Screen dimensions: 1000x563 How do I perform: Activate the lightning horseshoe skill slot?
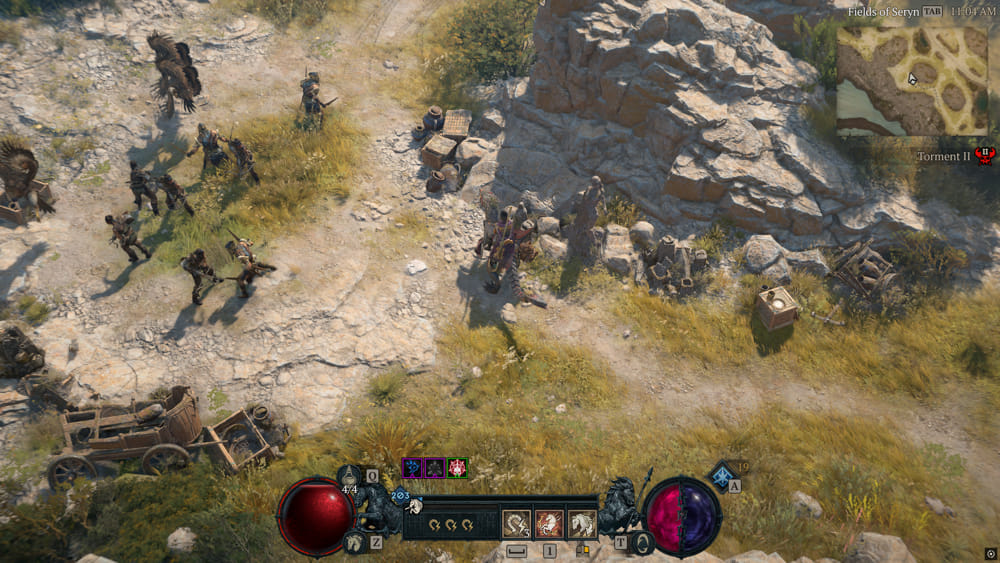(x=517, y=523)
